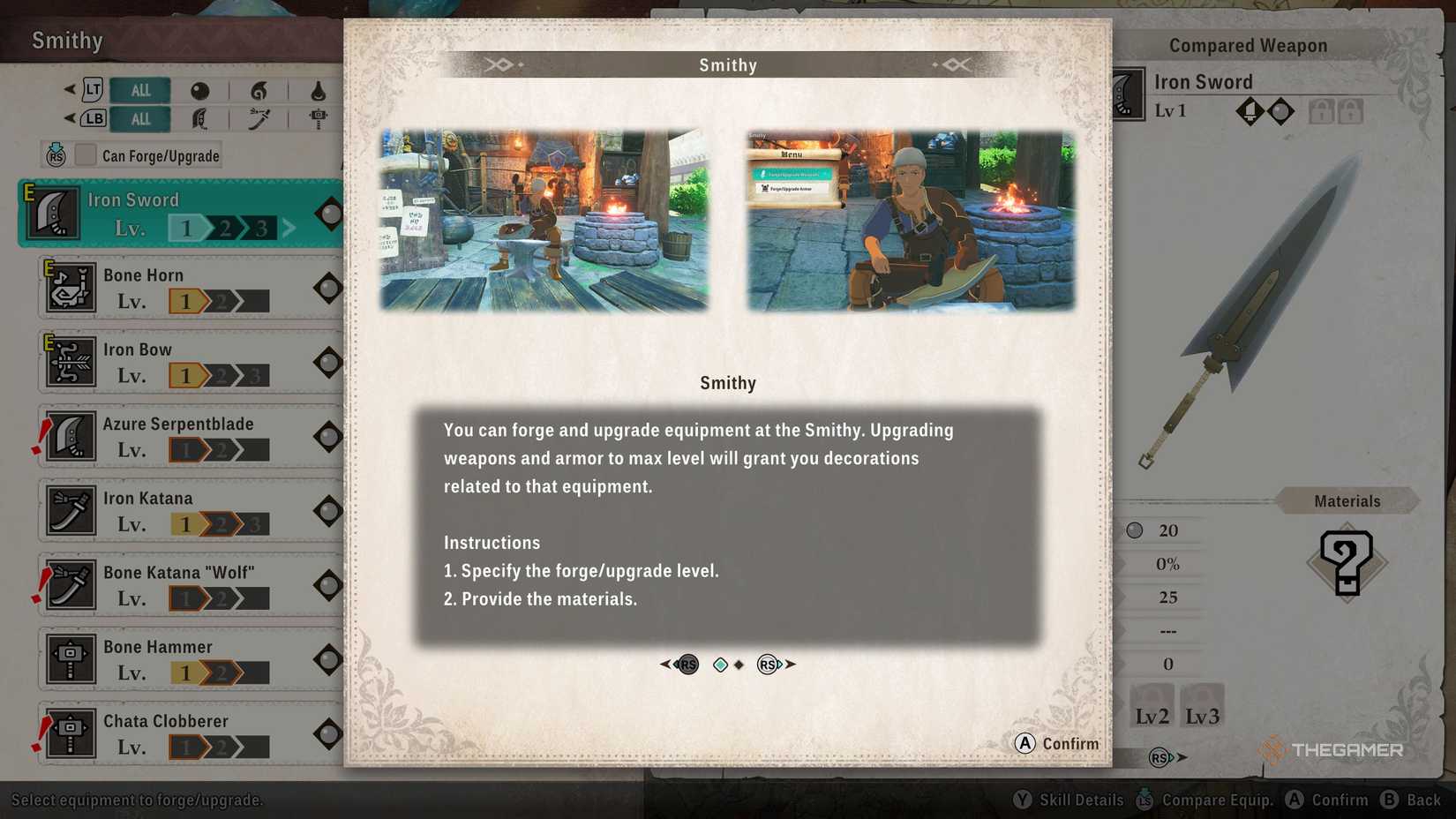1456x819 pixels.
Task: Select ALL on the LB filter row
Action: (139, 118)
